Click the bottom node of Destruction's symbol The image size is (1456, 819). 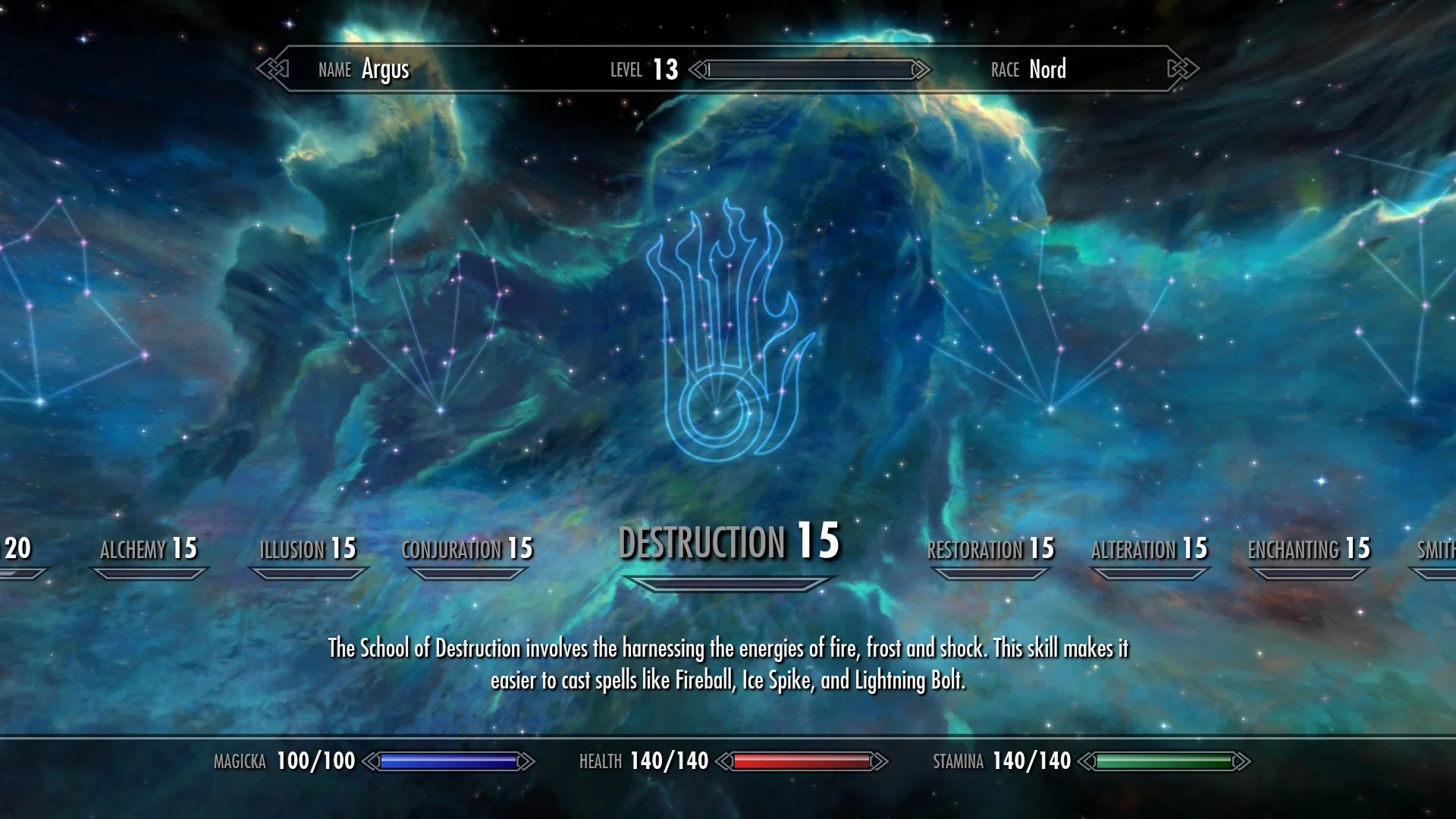coord(716,412)
